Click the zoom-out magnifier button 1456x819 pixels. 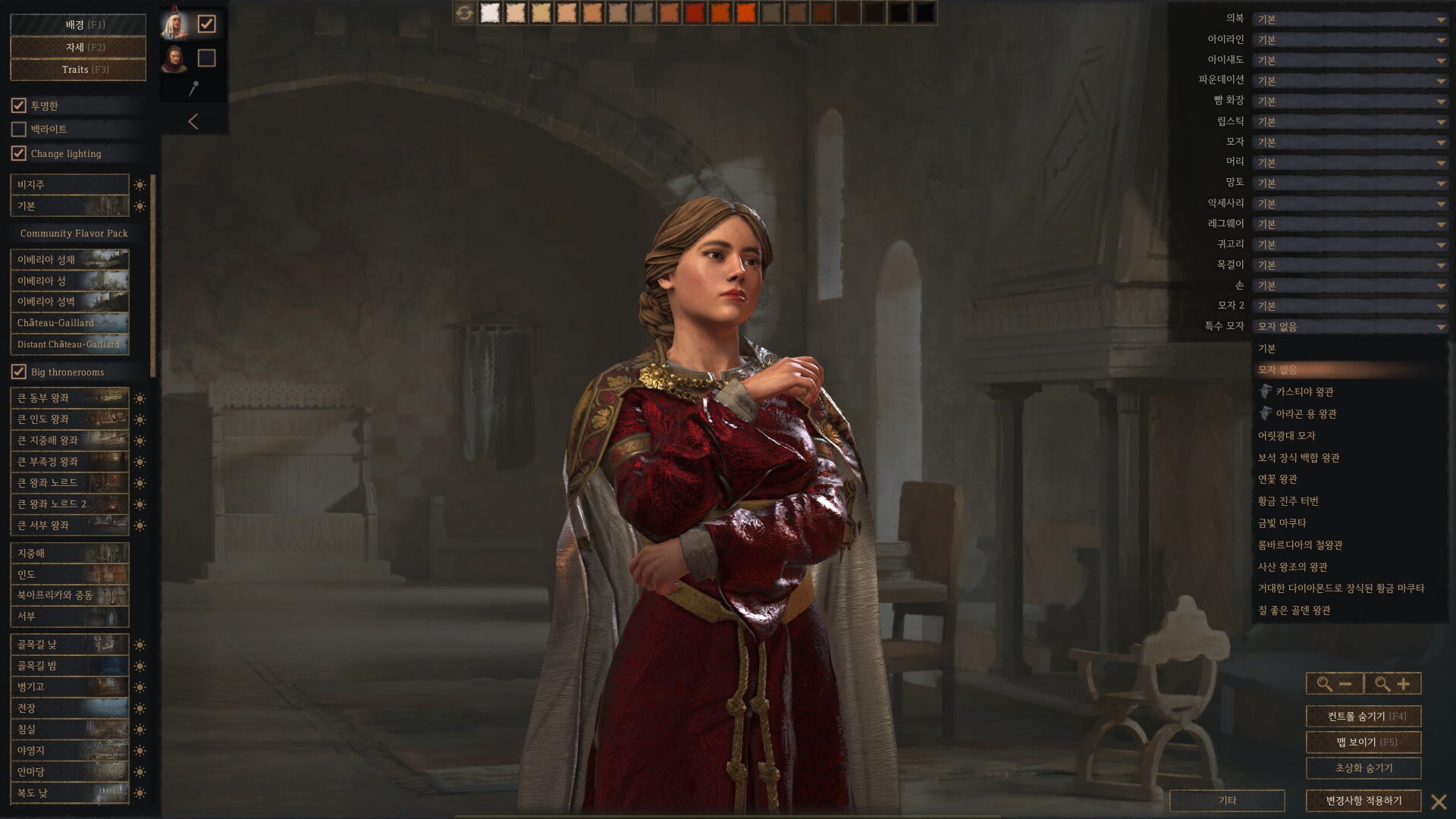[1335, 684]
